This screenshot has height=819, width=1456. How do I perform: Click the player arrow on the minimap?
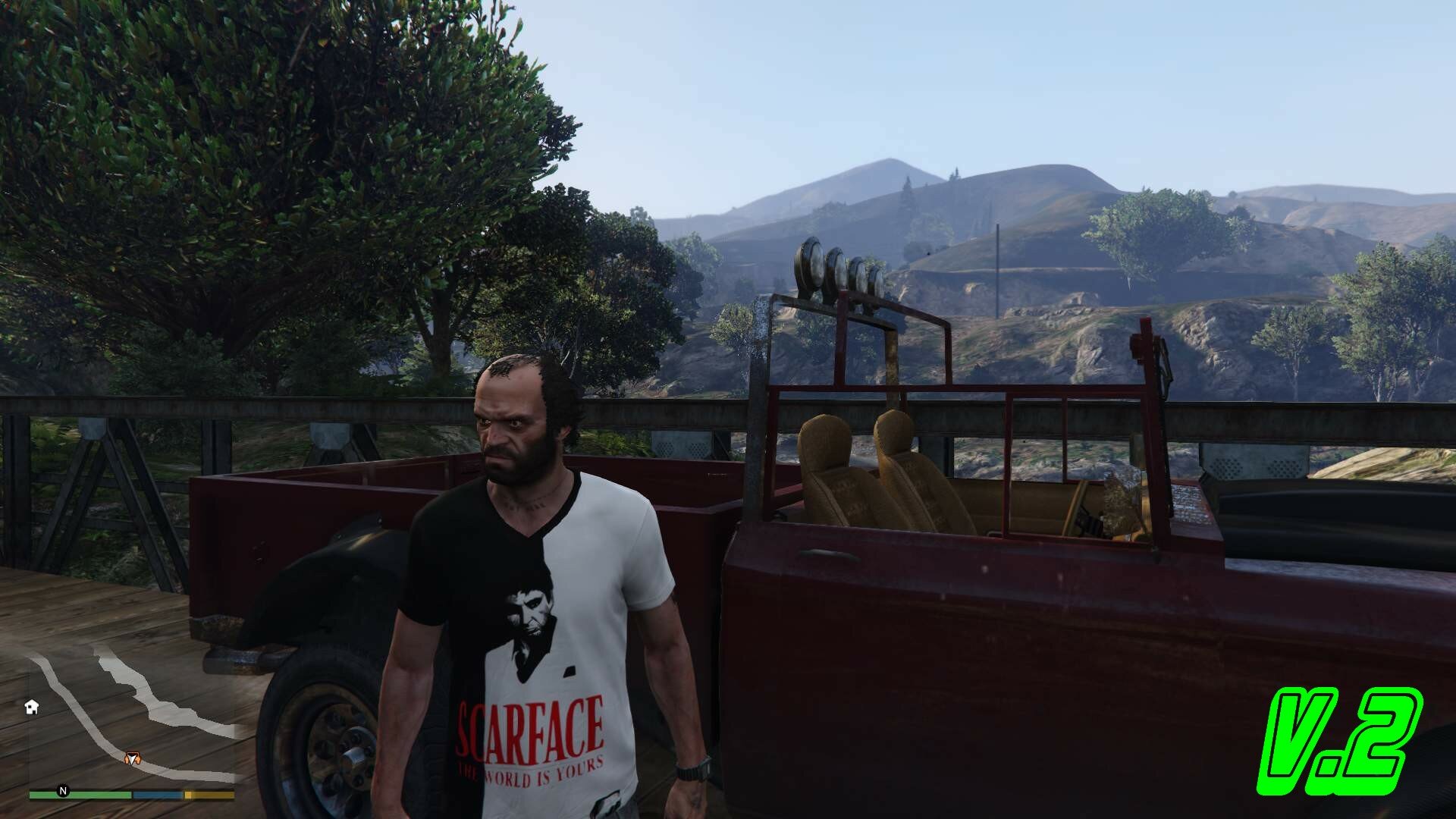(133, 758)
